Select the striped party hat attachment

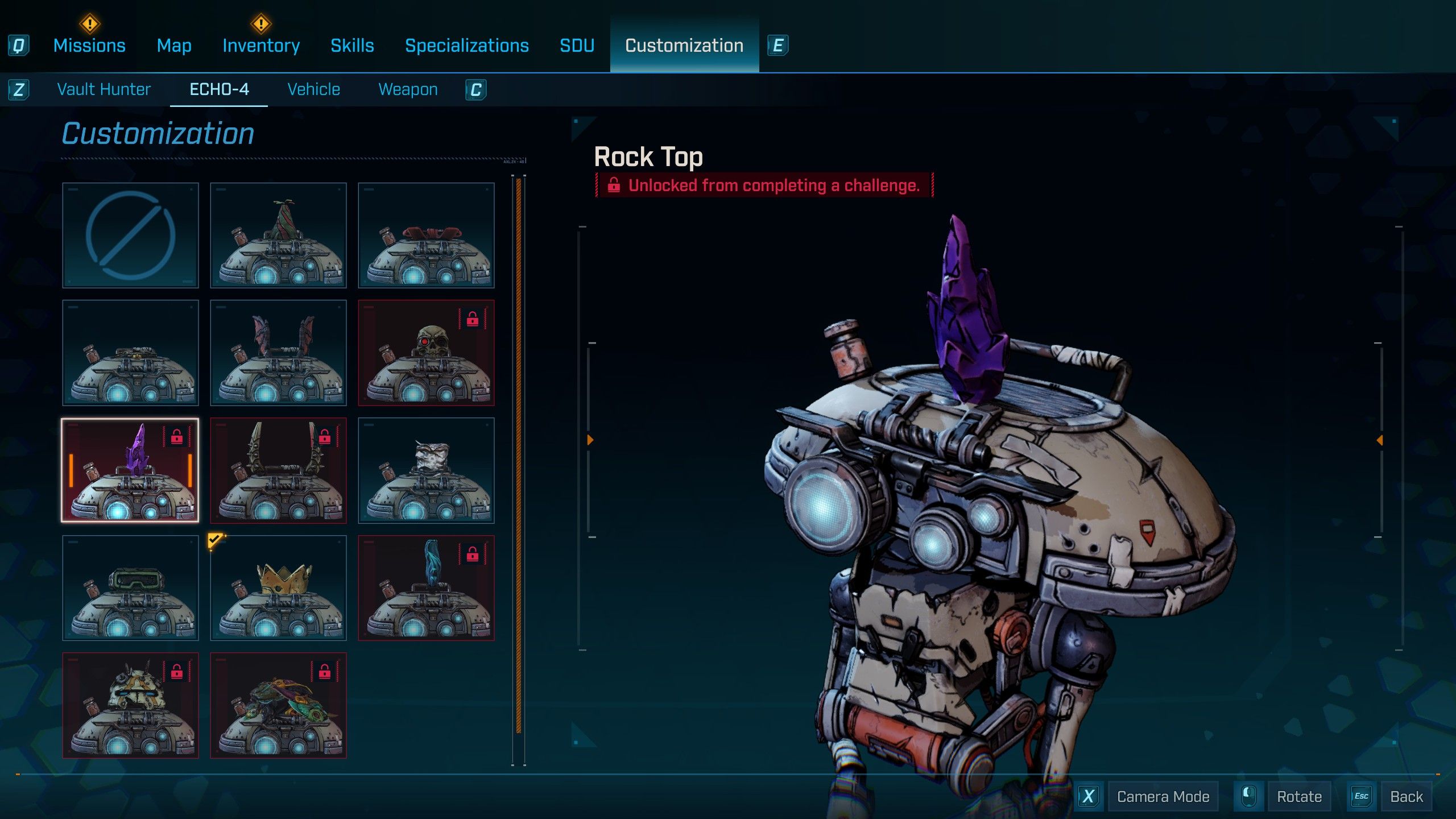click(x=278, y=235)
